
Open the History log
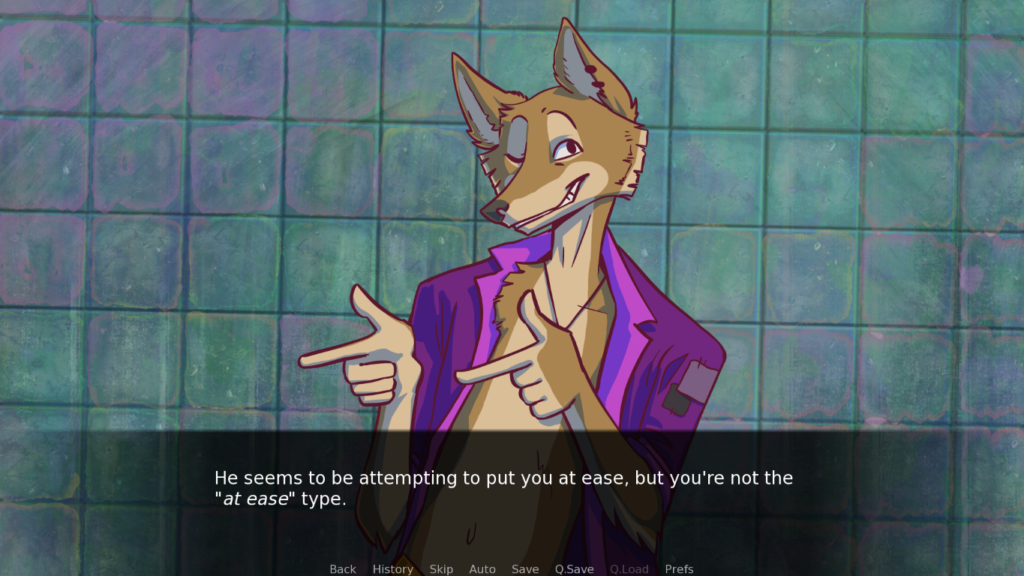coord(392,569)
